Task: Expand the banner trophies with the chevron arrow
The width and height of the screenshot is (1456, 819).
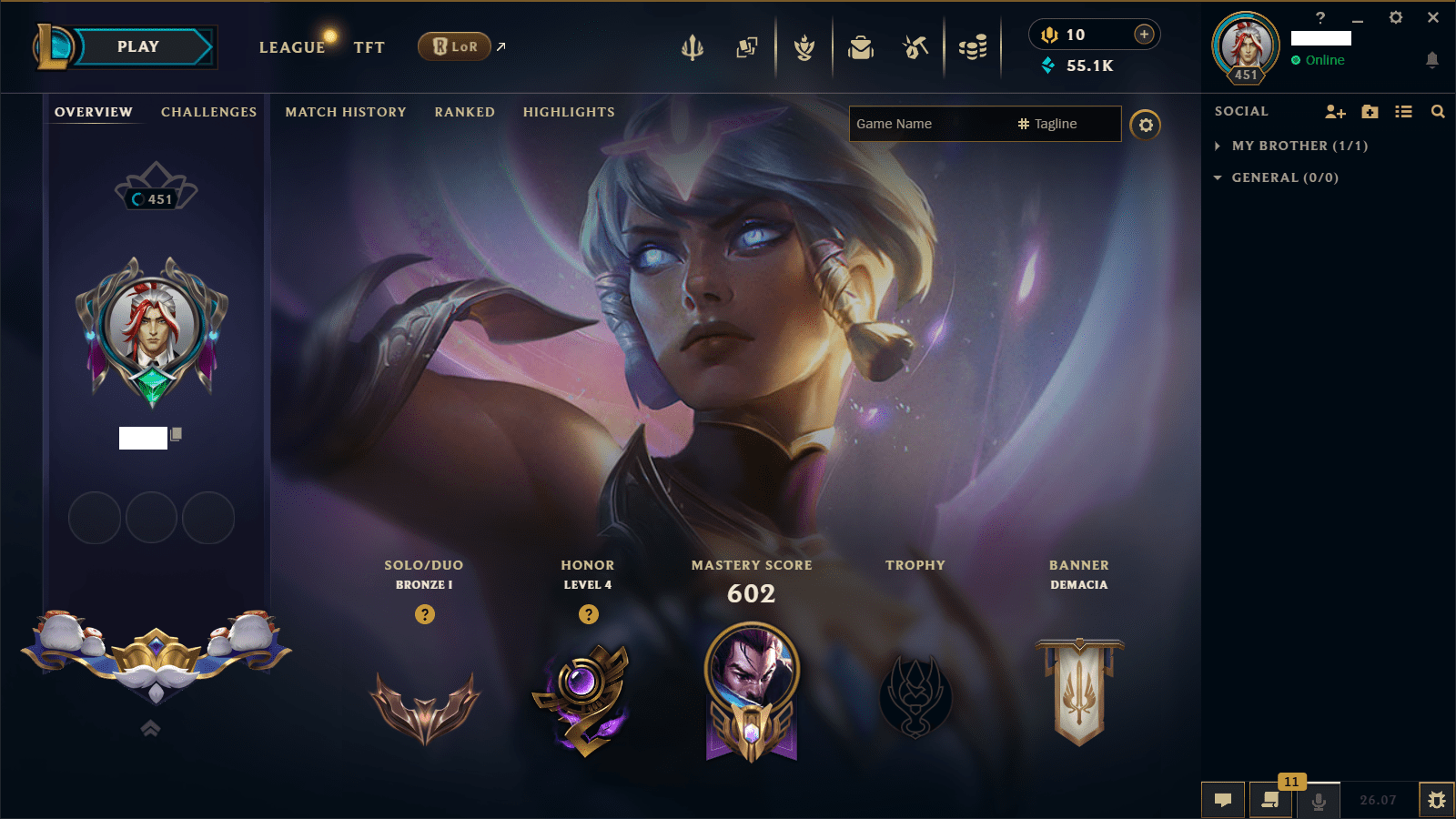Action: (150, 728)
